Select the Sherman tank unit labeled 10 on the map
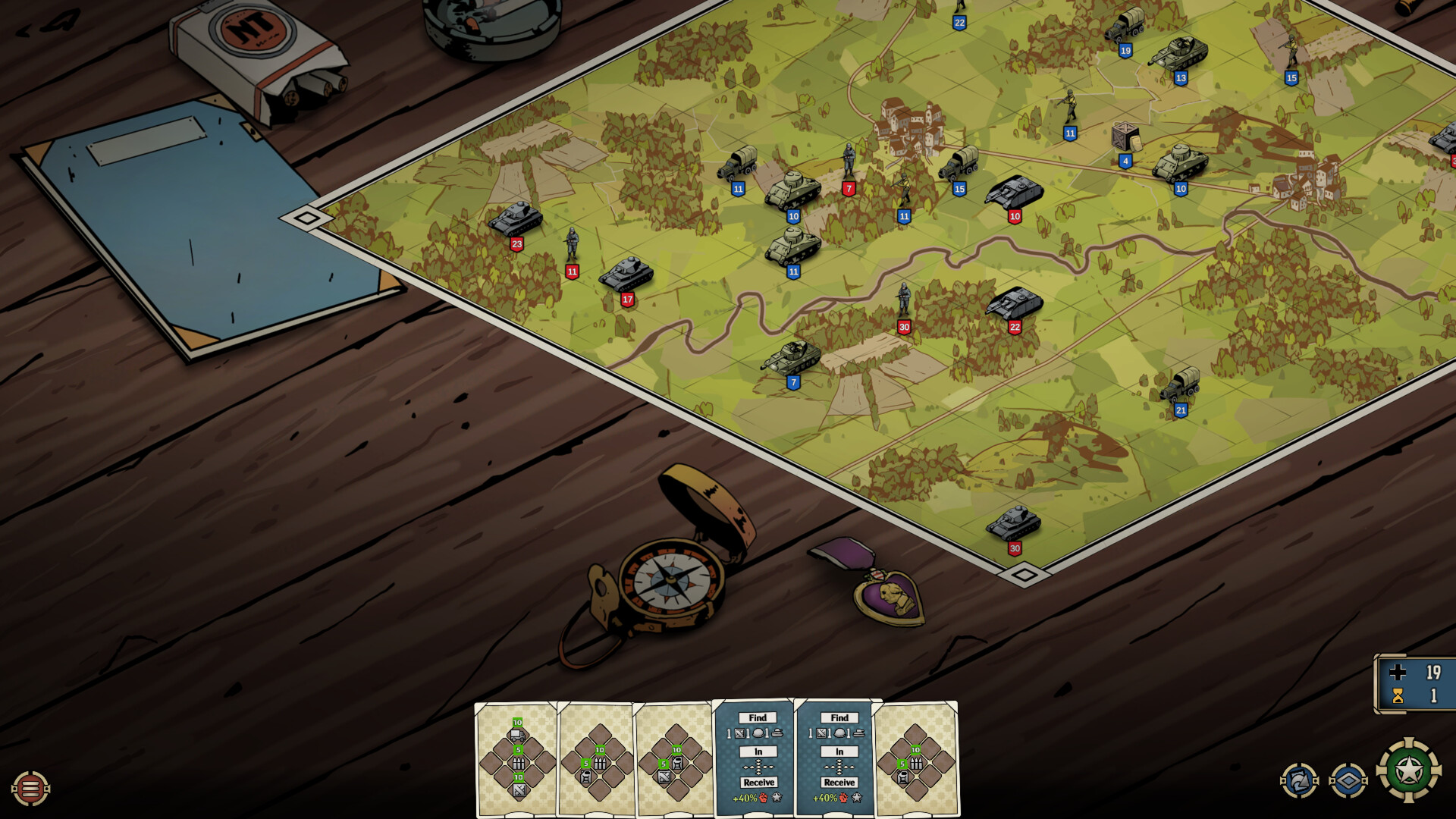The width and height of the screenshot is (1456, 819). 793,192
